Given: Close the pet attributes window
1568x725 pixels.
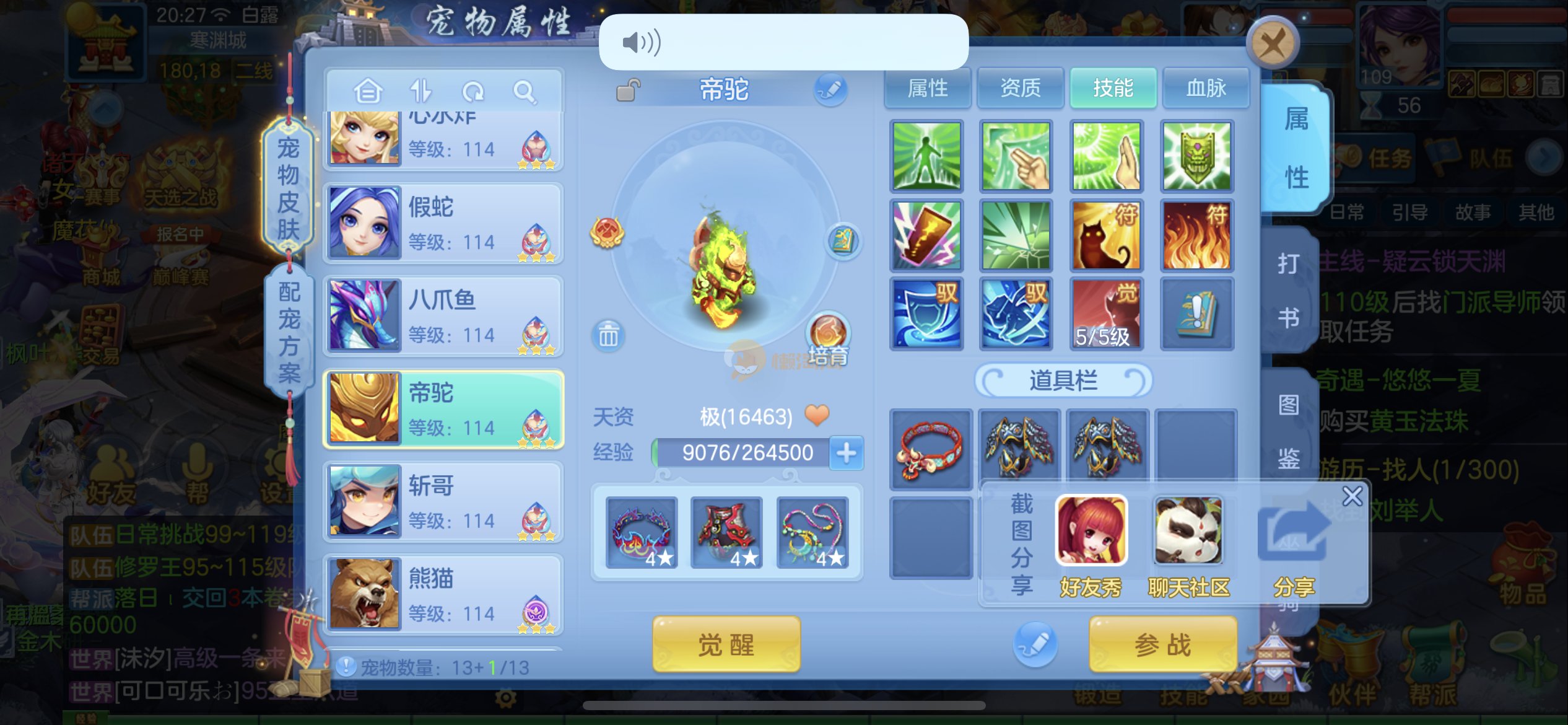Looking at the screenshot, I should [x=1272, y=43].
